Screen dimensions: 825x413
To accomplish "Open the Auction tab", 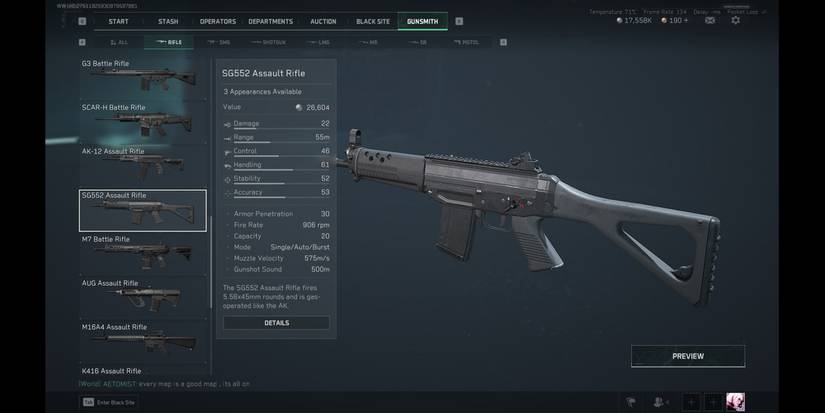I will [x=323, y=21].
